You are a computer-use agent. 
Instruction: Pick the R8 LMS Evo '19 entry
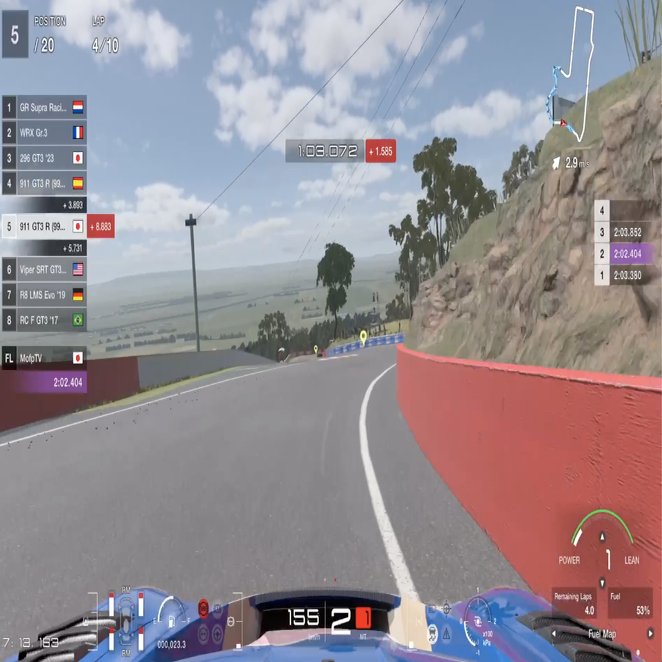pyautogui.click(x=45, y=295)
